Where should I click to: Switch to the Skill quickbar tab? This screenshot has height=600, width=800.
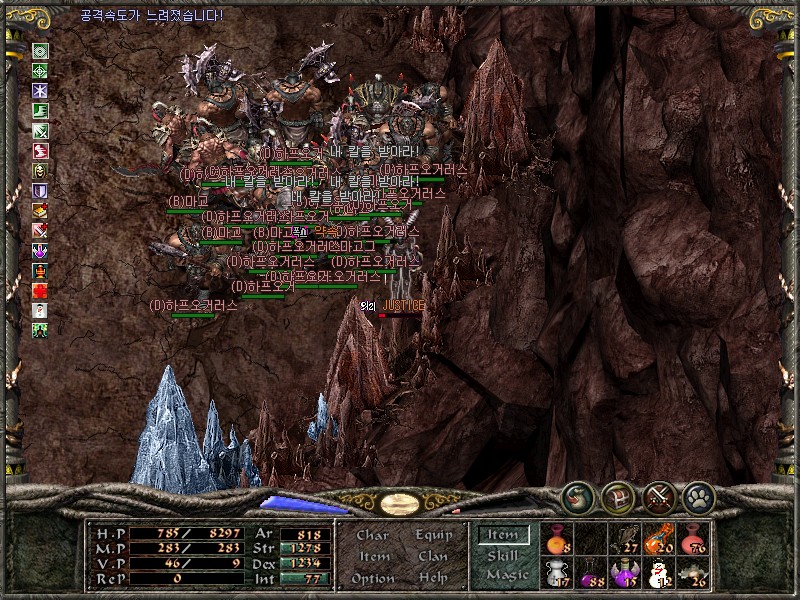pos(503,556)
